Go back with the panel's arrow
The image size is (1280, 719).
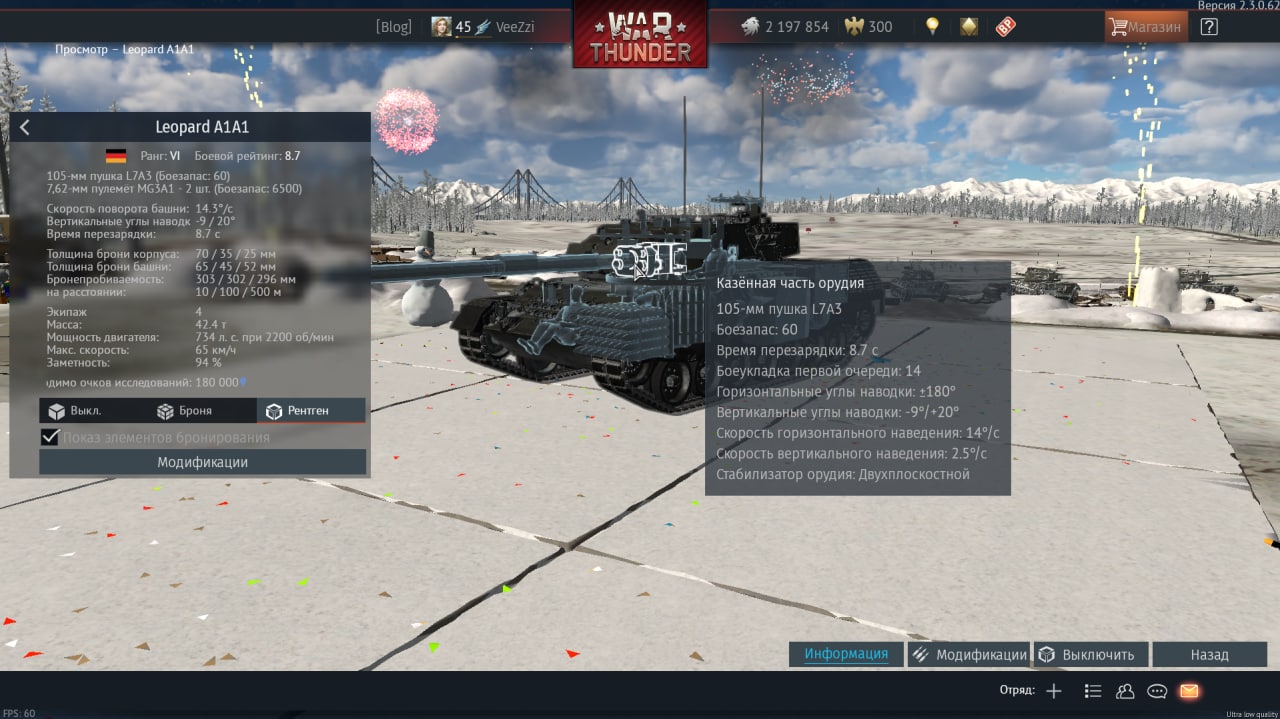(25, 127)
